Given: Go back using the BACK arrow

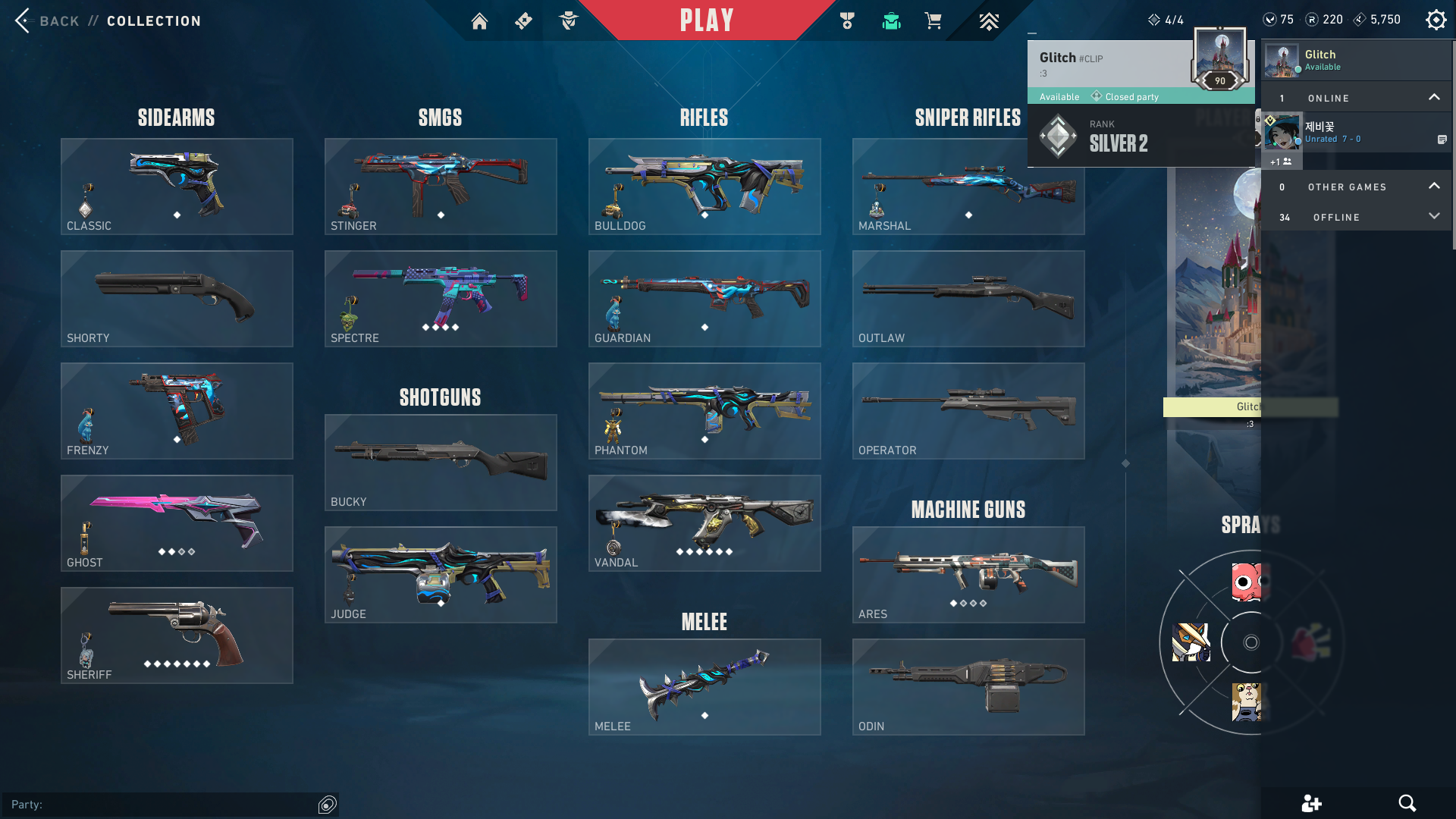Looking at the screenshot, I should tap(23, 20).
